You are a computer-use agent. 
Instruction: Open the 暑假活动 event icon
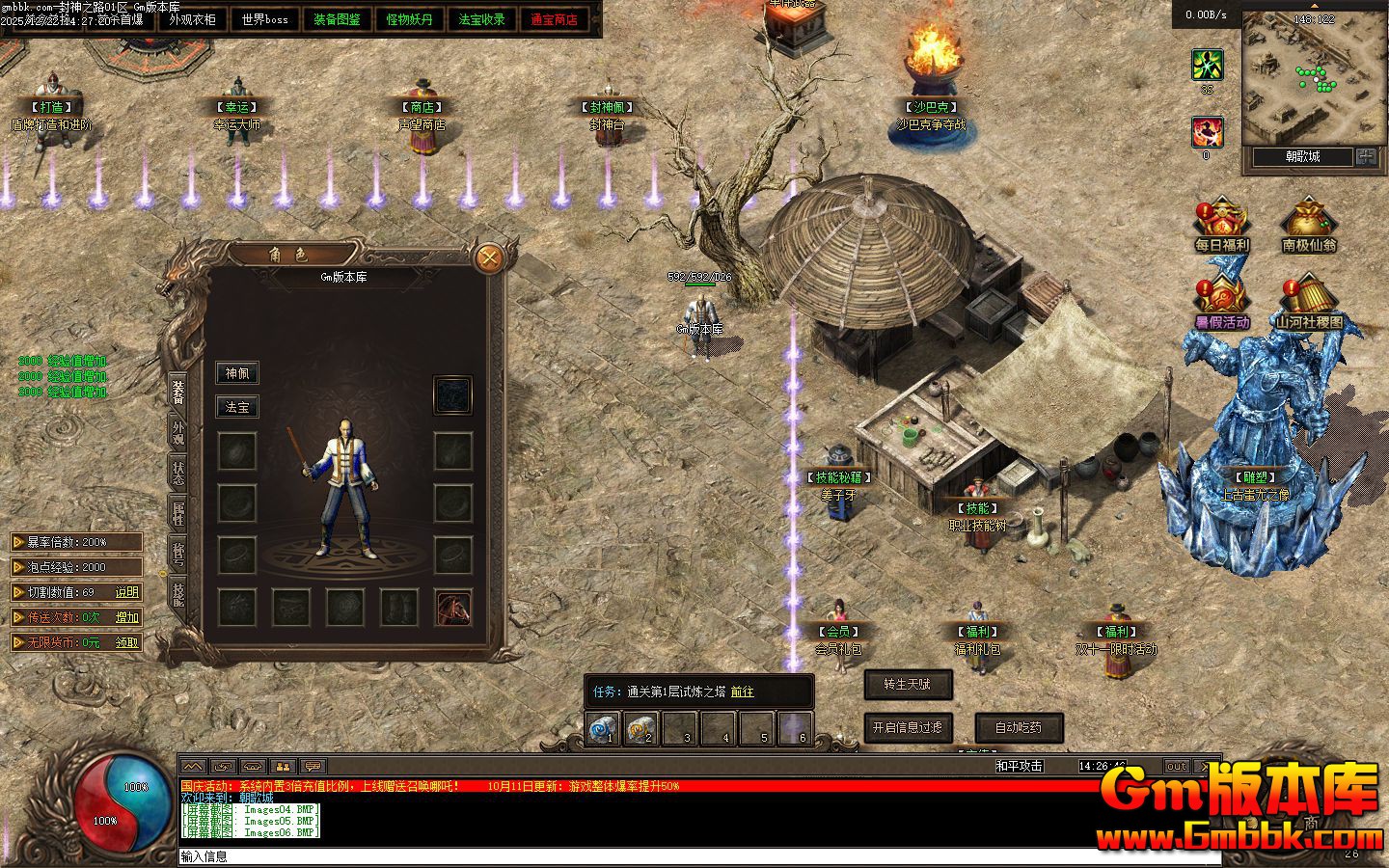point(1222,304)
